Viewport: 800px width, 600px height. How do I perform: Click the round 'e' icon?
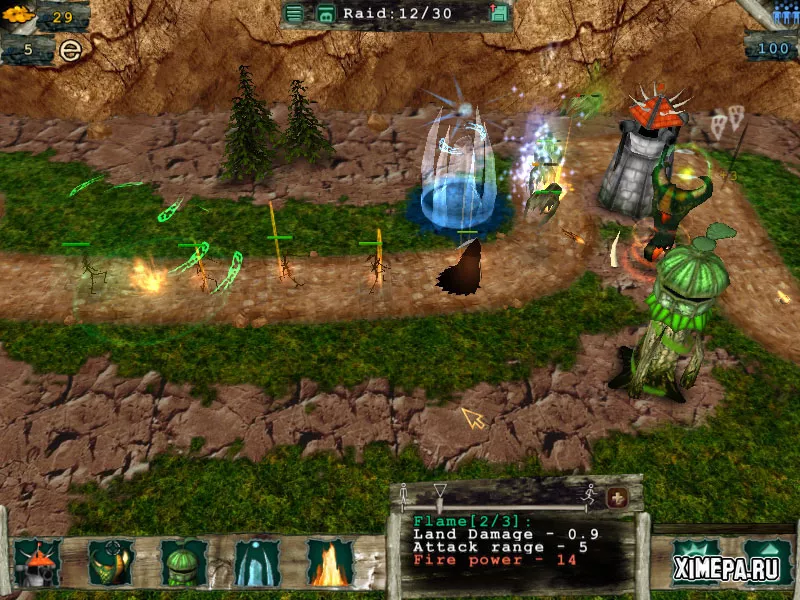pyautogui.click(x=69, y=49)
